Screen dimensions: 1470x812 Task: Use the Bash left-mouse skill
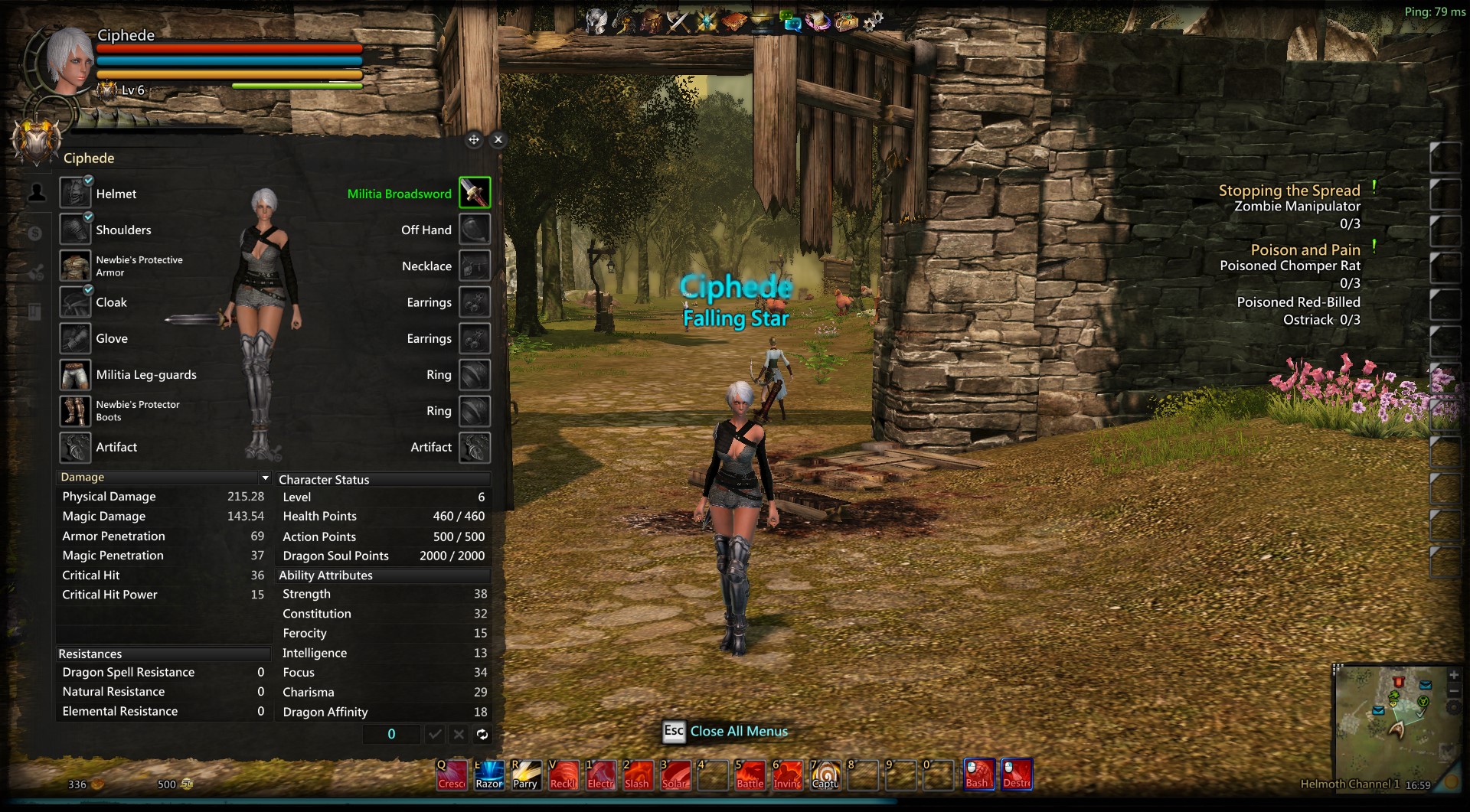[978, 774]
